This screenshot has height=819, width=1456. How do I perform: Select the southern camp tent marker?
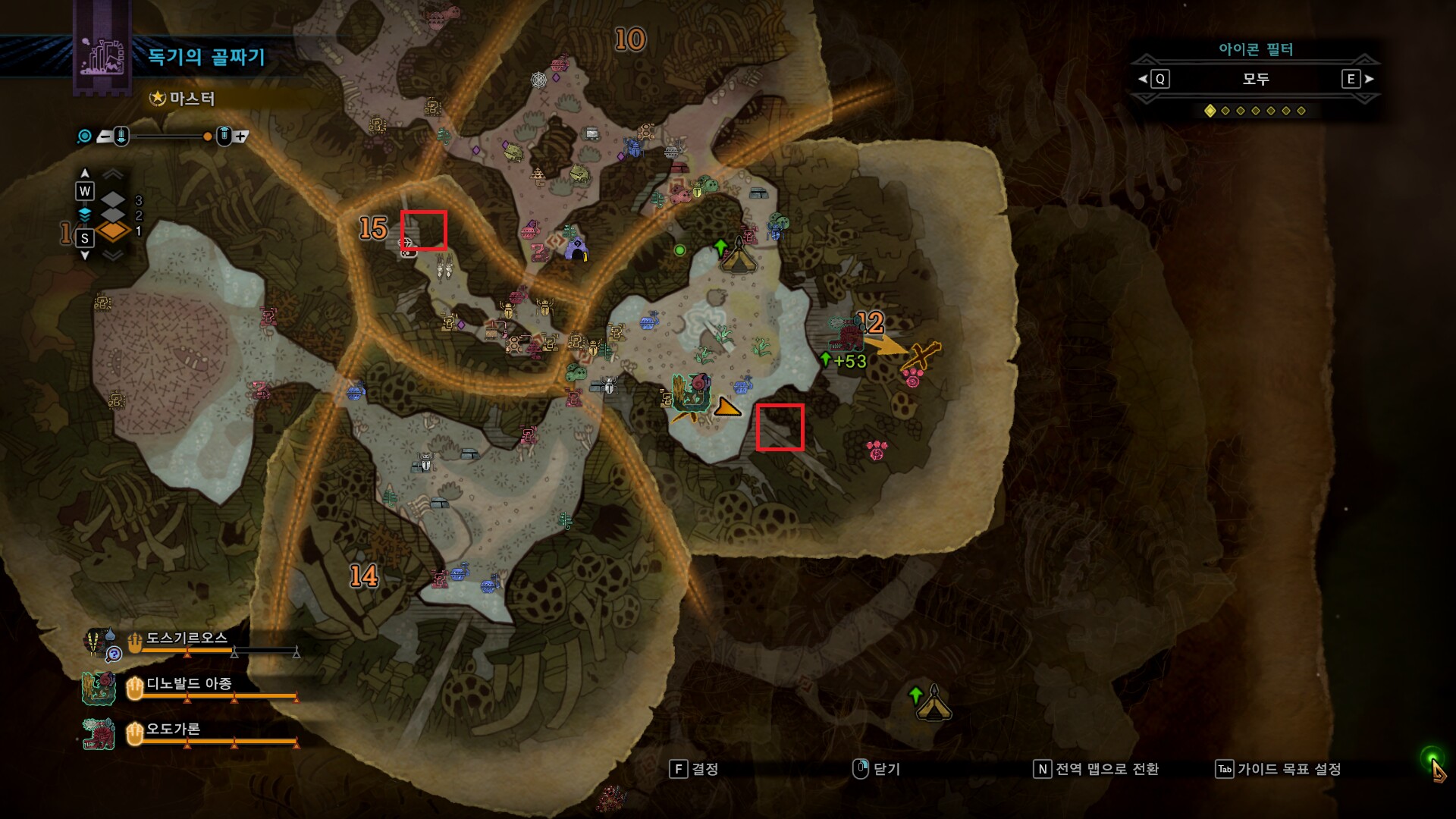point(933,704)
